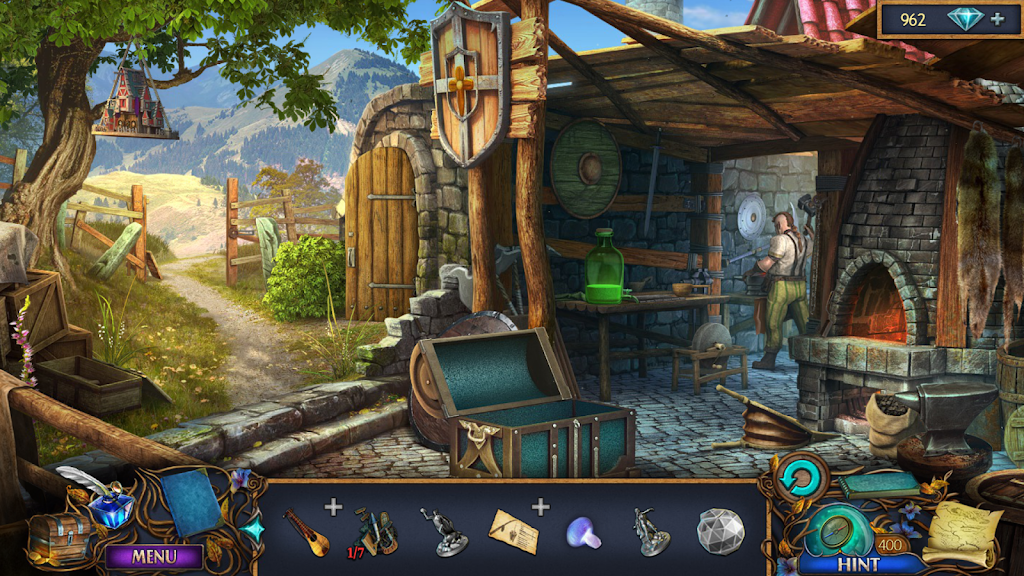Select the tools bundle marked 1/7
This screenshot has width=1024, height=576.
point(377,530)
